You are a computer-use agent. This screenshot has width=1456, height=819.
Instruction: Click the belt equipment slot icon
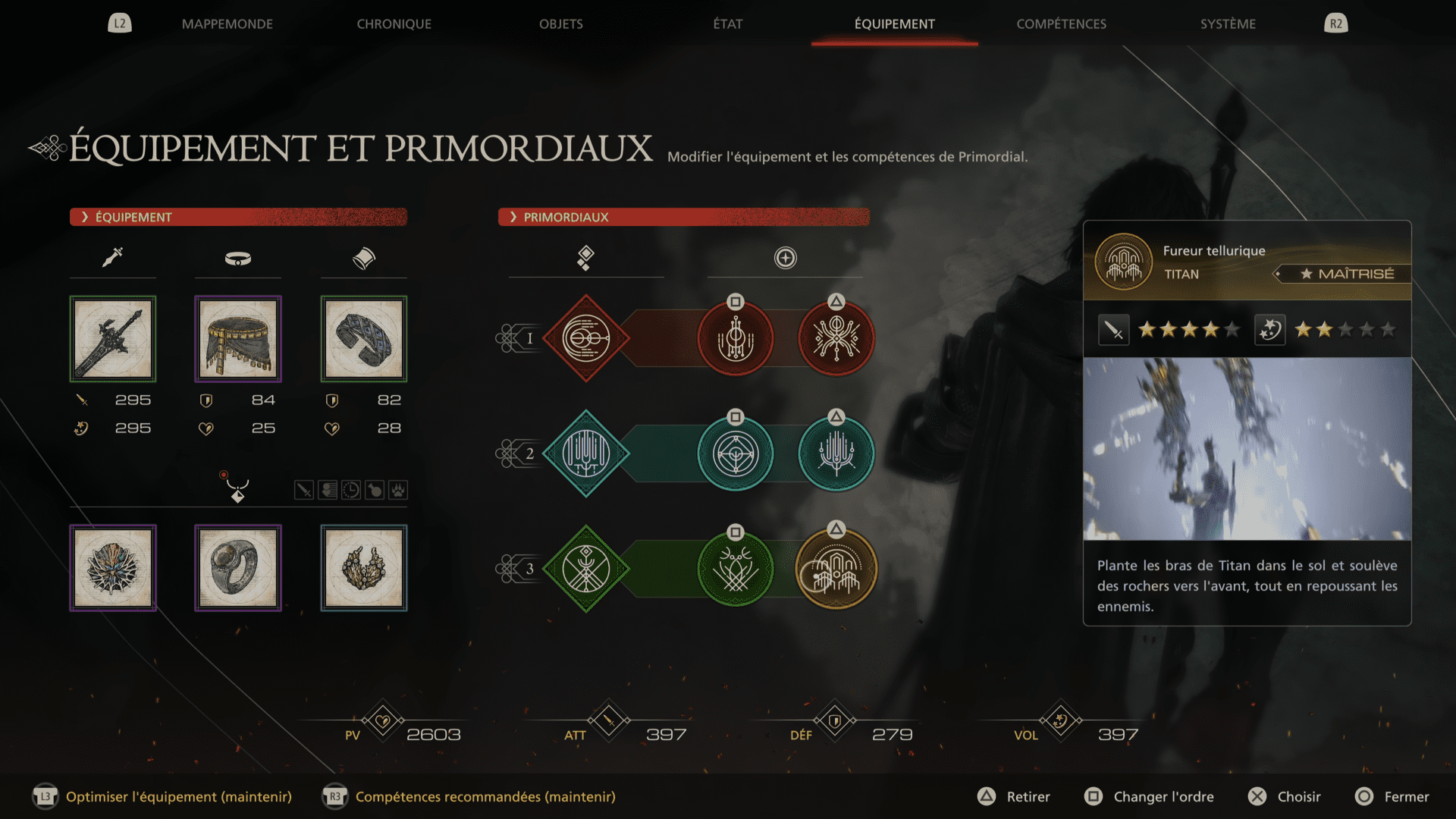[x=237, y=259]
